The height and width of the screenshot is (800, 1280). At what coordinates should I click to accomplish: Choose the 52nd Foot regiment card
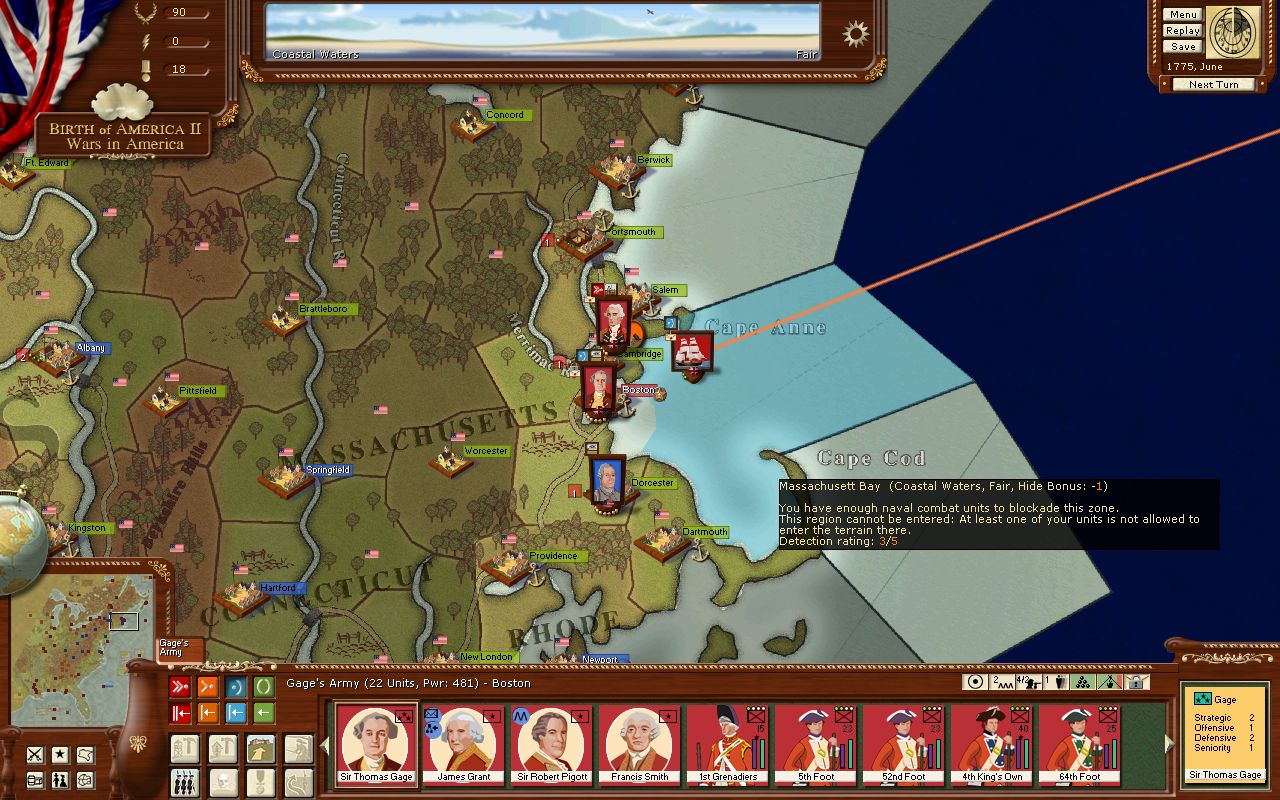[x=903, y=745]
